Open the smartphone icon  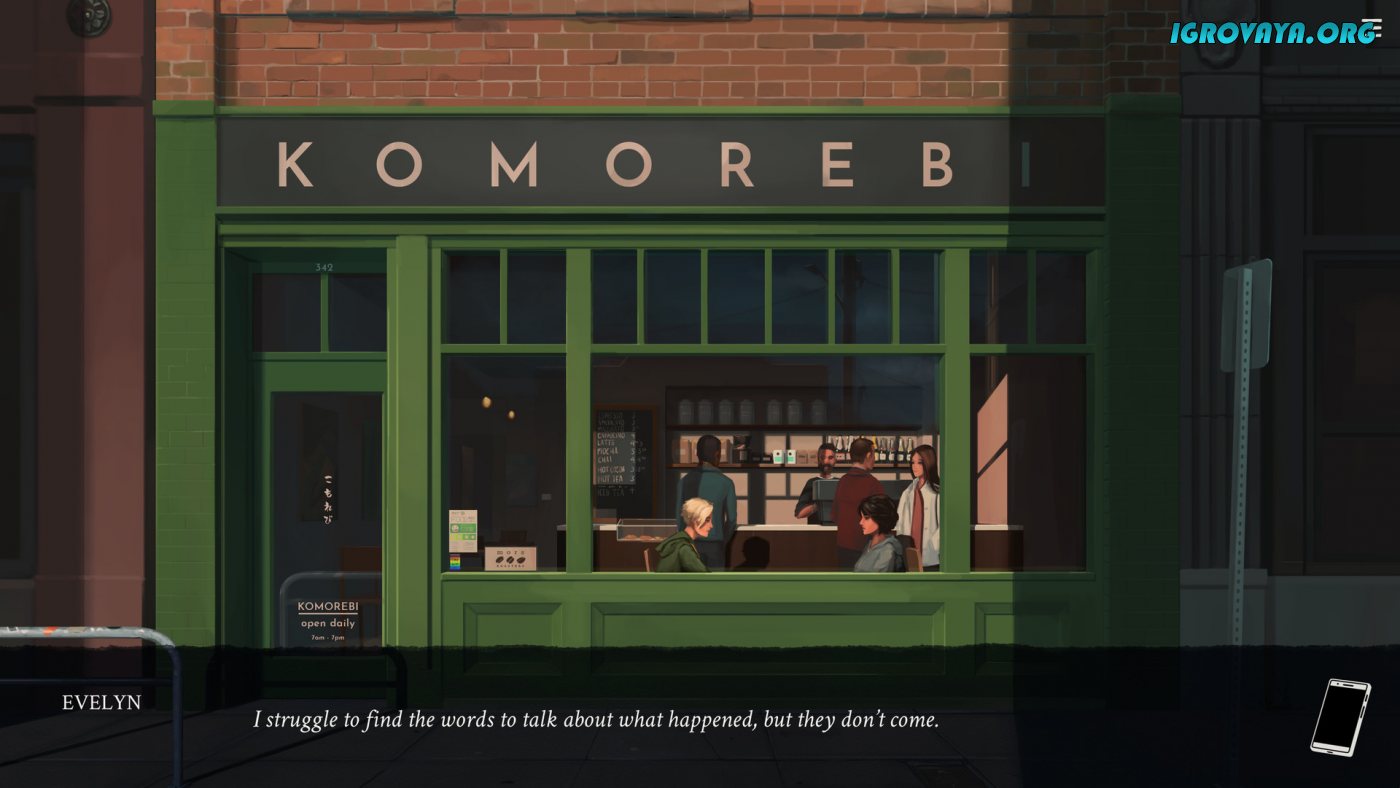(x=1339, y=717)
